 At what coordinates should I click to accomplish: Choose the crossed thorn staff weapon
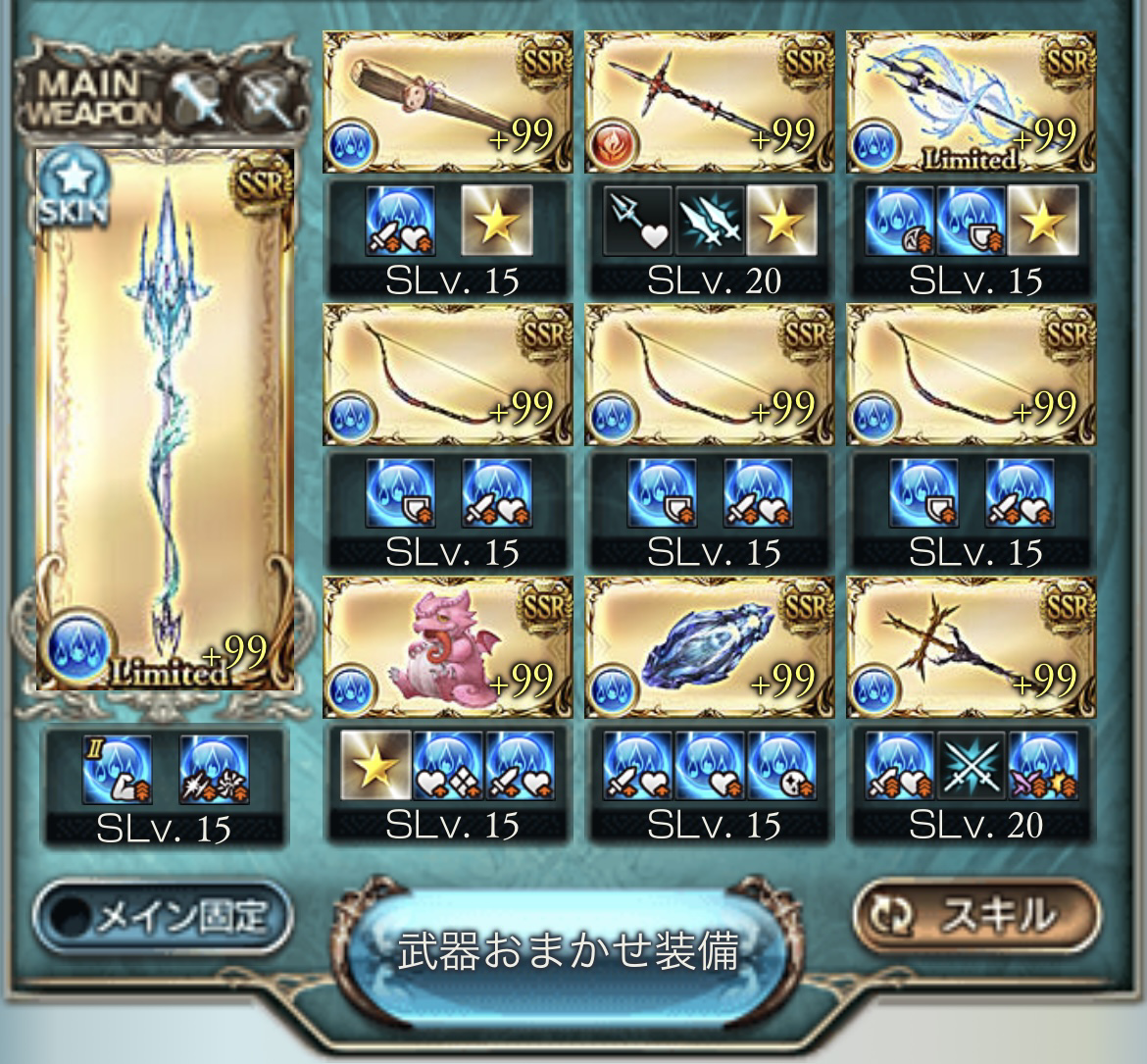(x=971, y=647)
